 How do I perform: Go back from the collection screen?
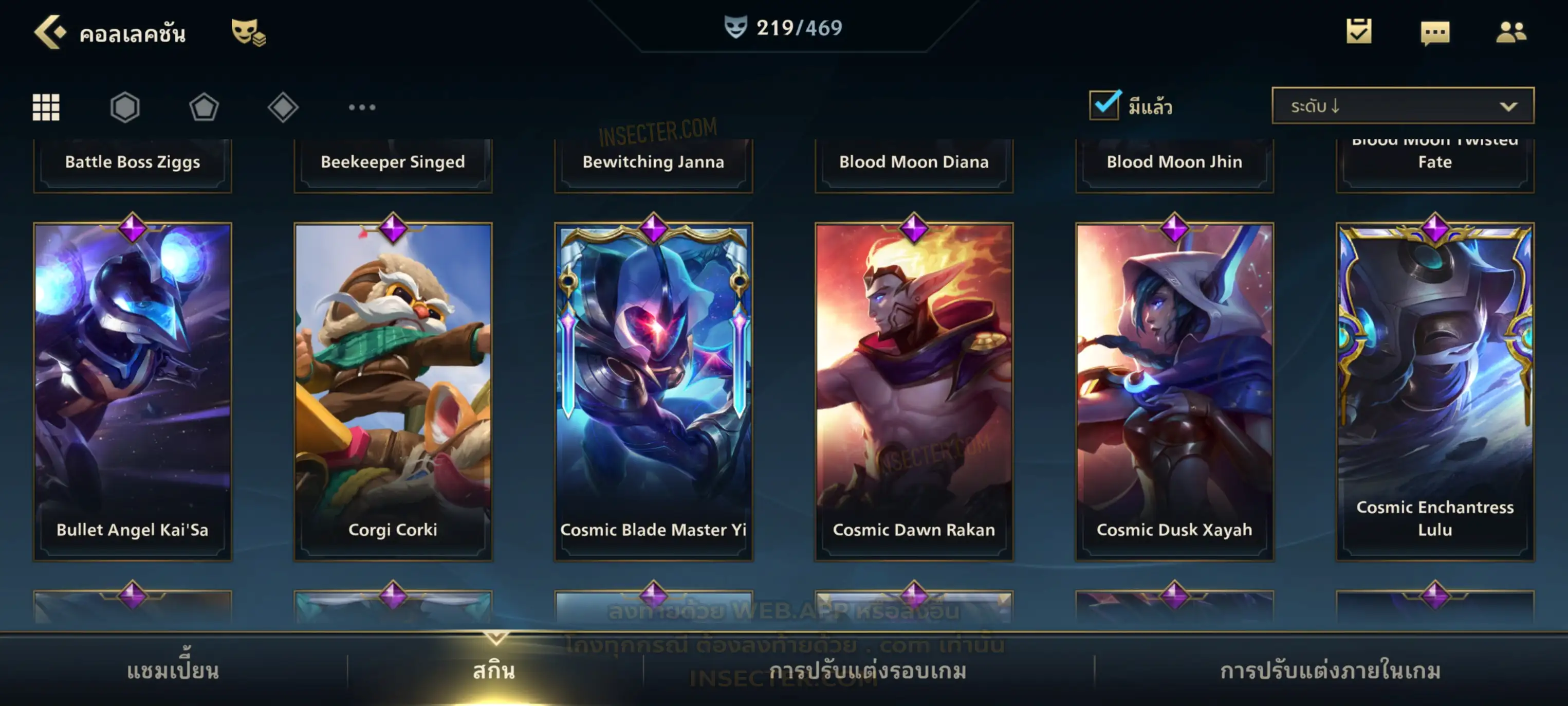50,32
